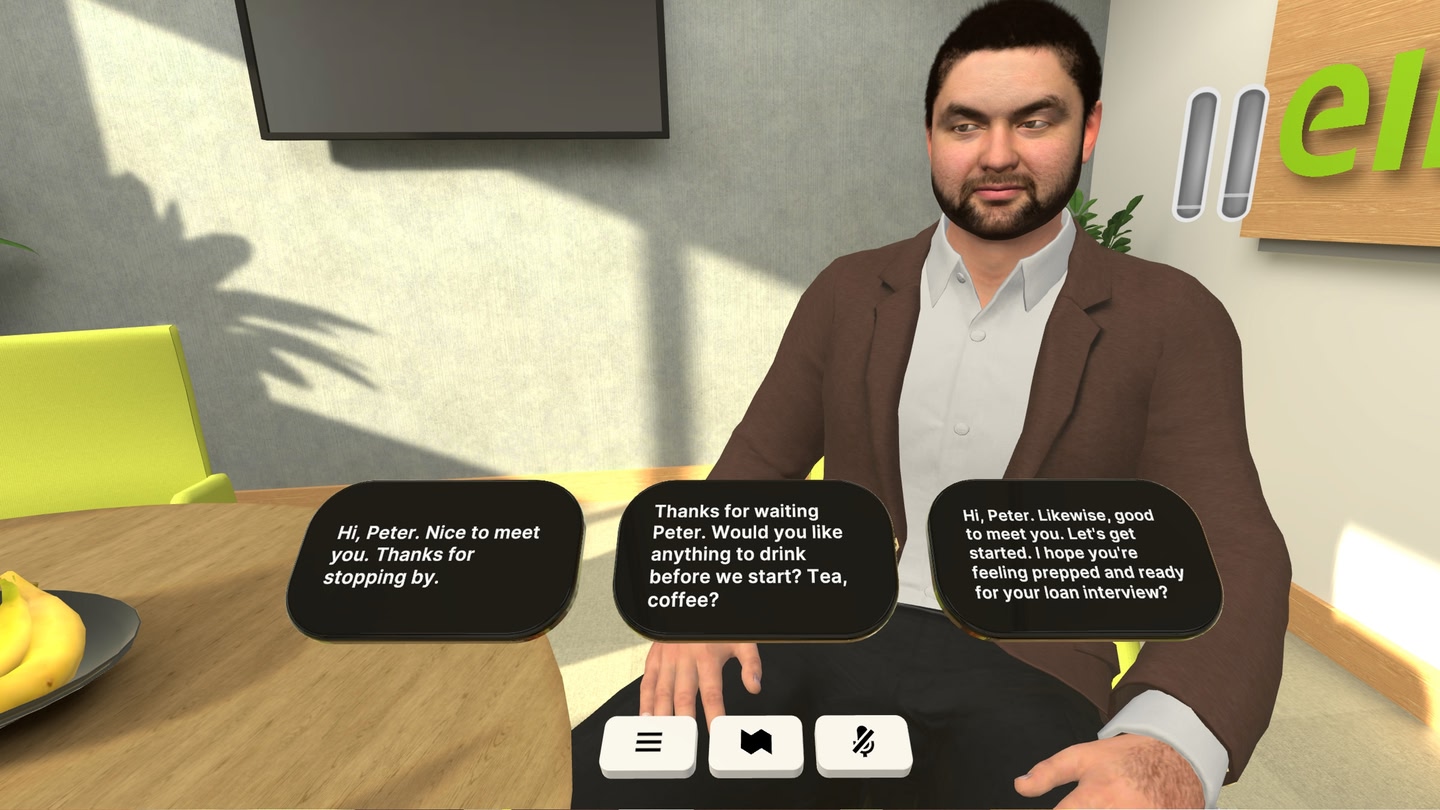The width and height of the screenshot is (1440, 810).
Task: Toggle the muted microphone button
Action: coord(863,743)
